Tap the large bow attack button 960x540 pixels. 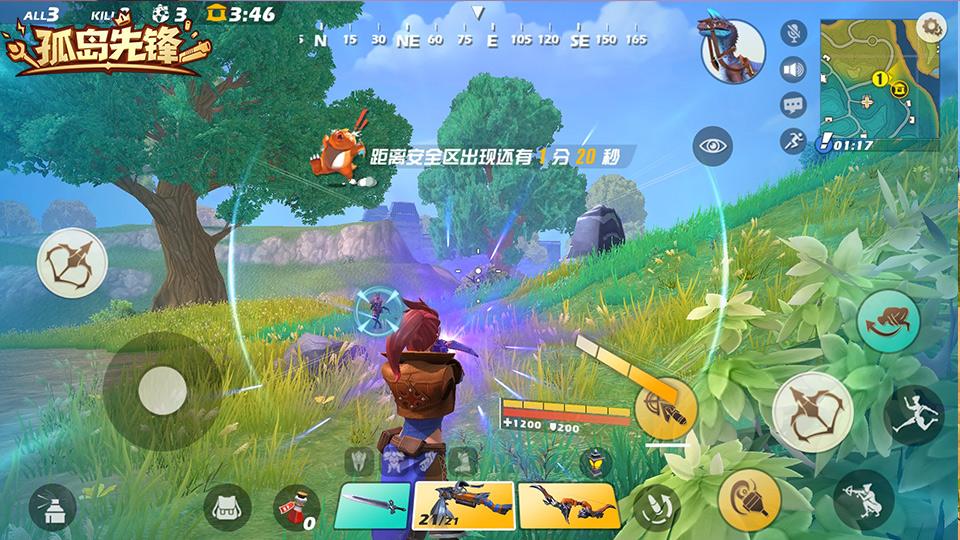[811, 411]
